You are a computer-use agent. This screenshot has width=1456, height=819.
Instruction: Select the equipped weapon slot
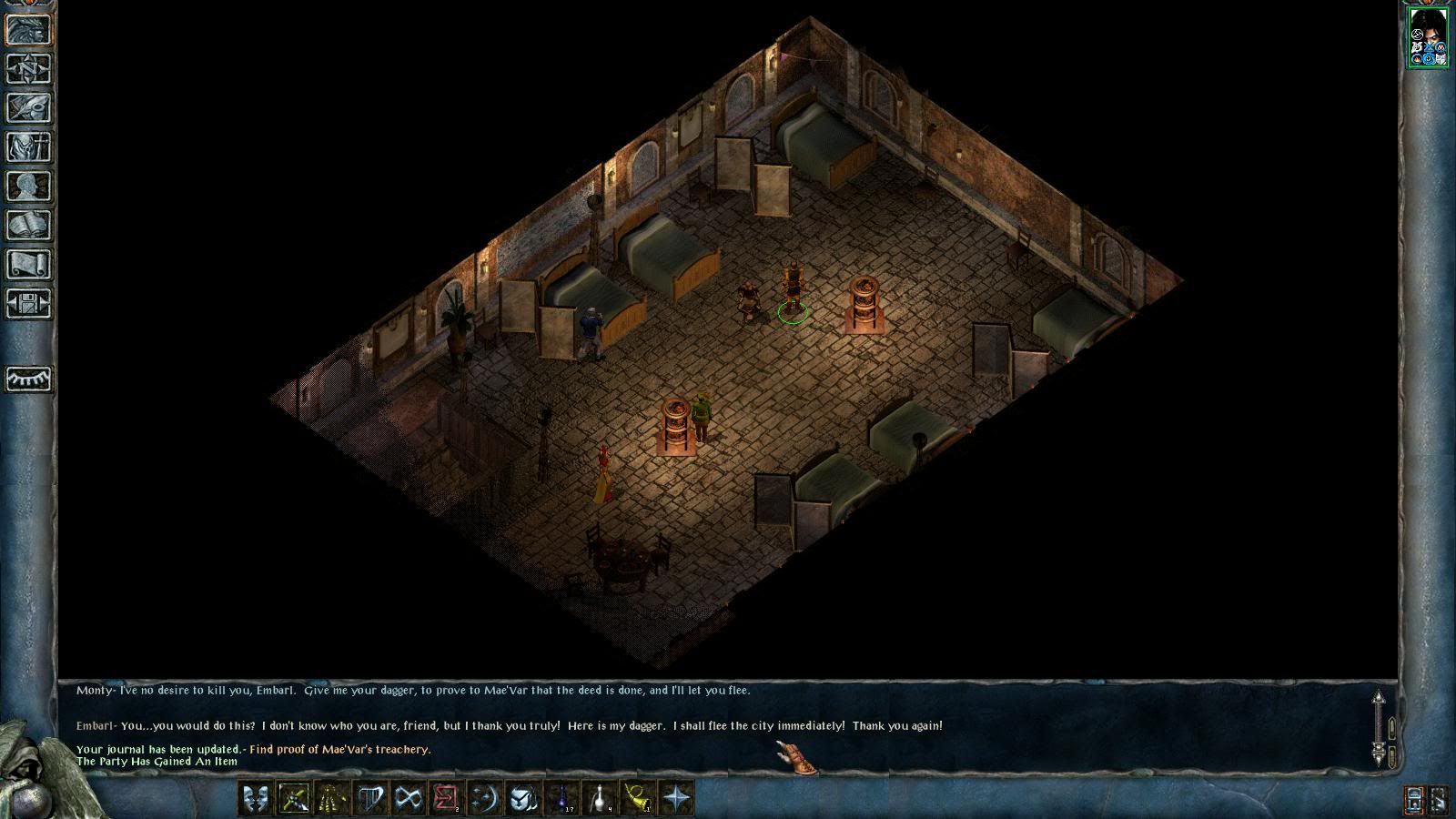tap(294, 798)
